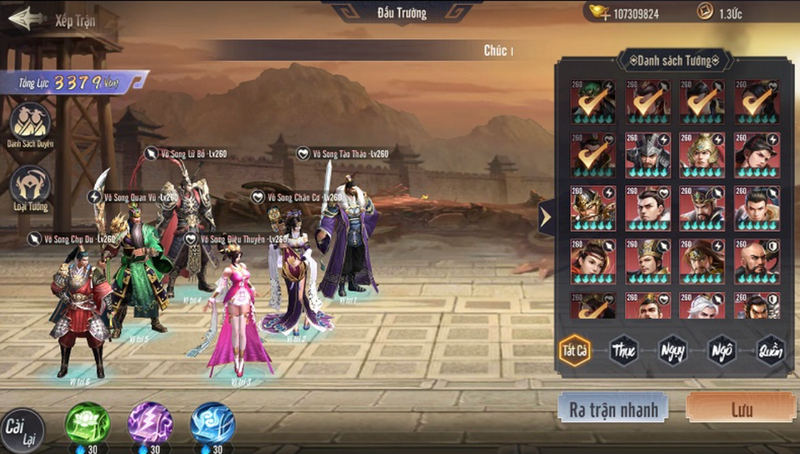Viewport: 800px width, 454px height.
Task: Switch to the Ngụy faction filter
Action: 673,351
